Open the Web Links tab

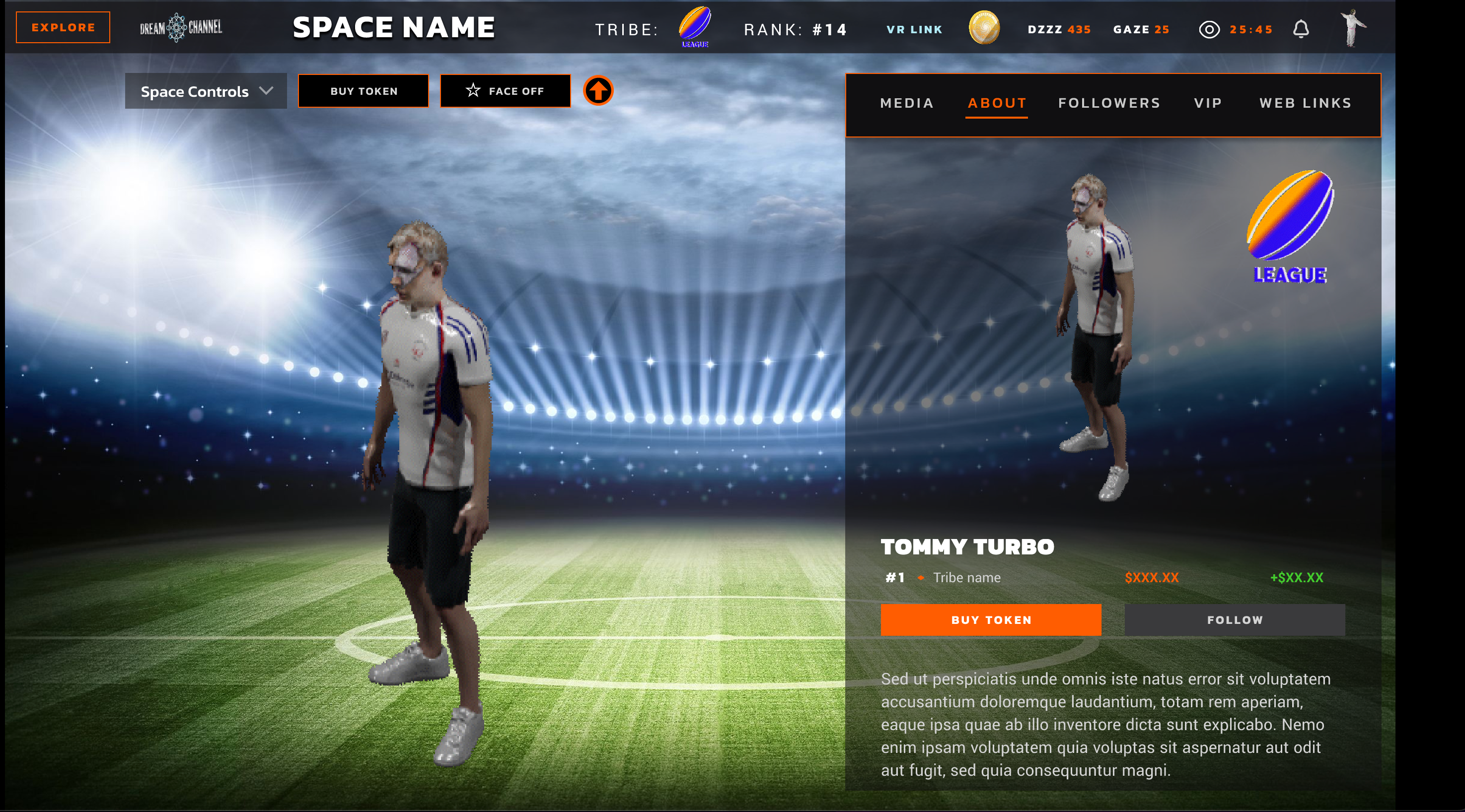tap(1305, 103)
